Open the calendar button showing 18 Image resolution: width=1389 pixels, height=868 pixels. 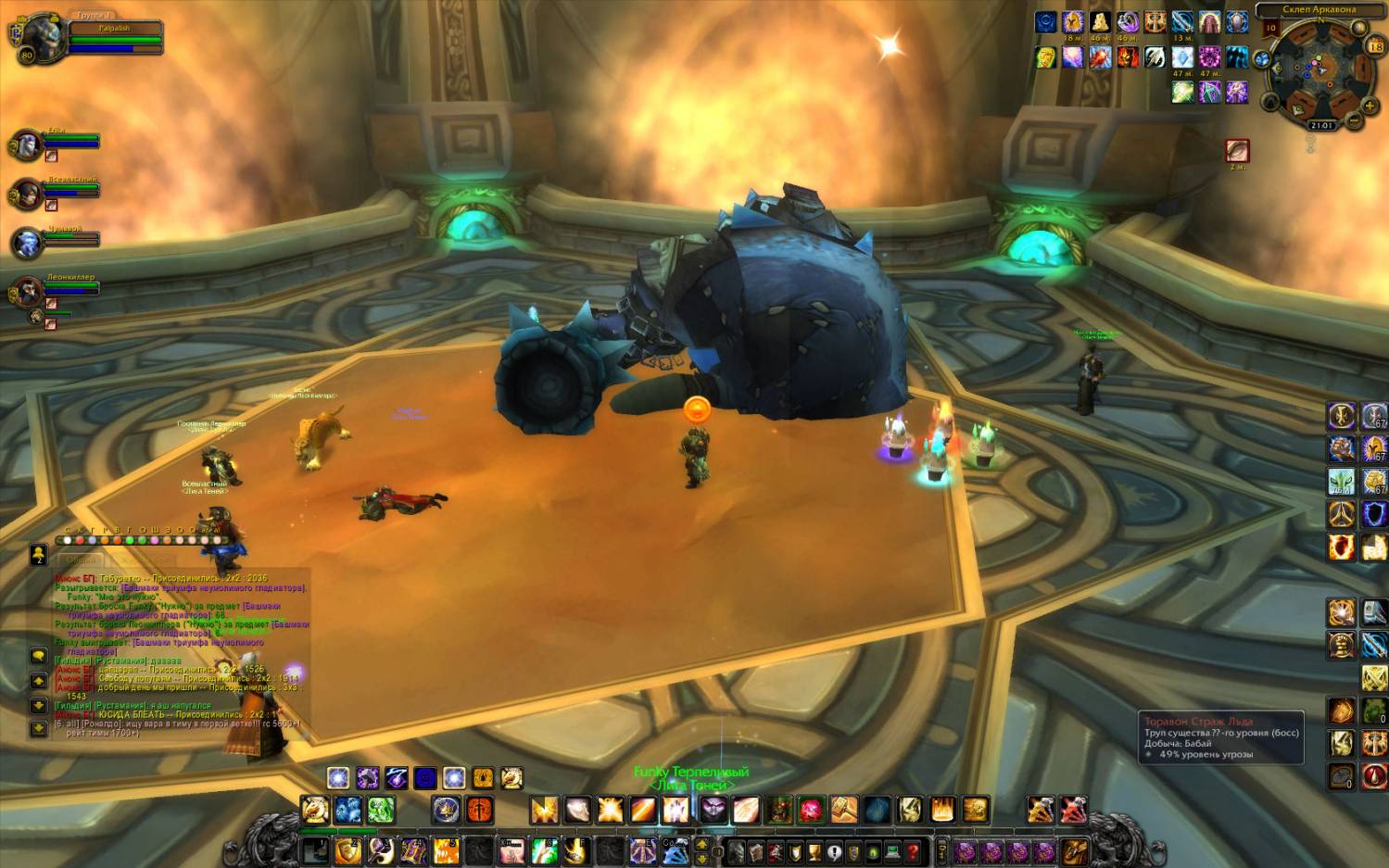point(1375,46)
